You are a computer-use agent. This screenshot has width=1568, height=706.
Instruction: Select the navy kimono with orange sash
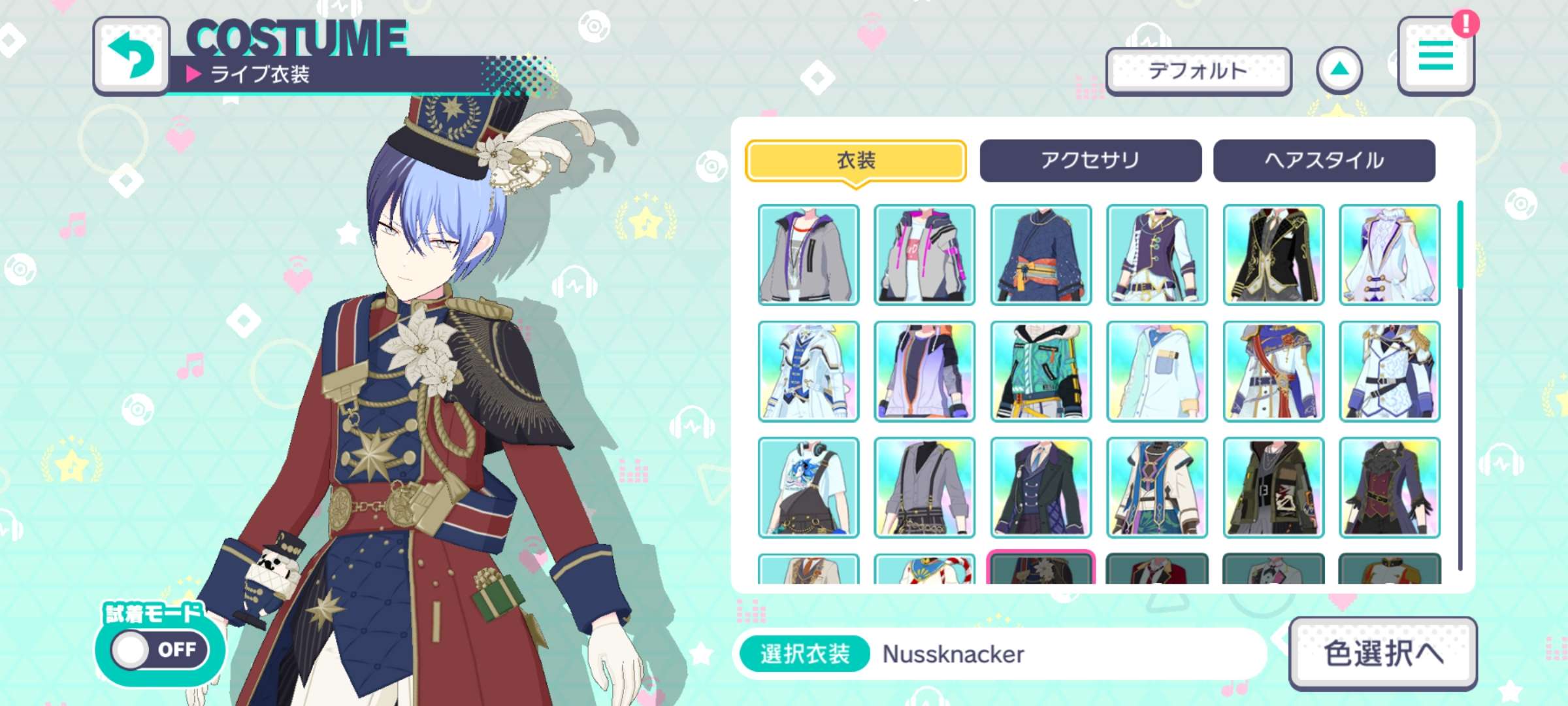pyautogui.click(x=1041, y=255)
